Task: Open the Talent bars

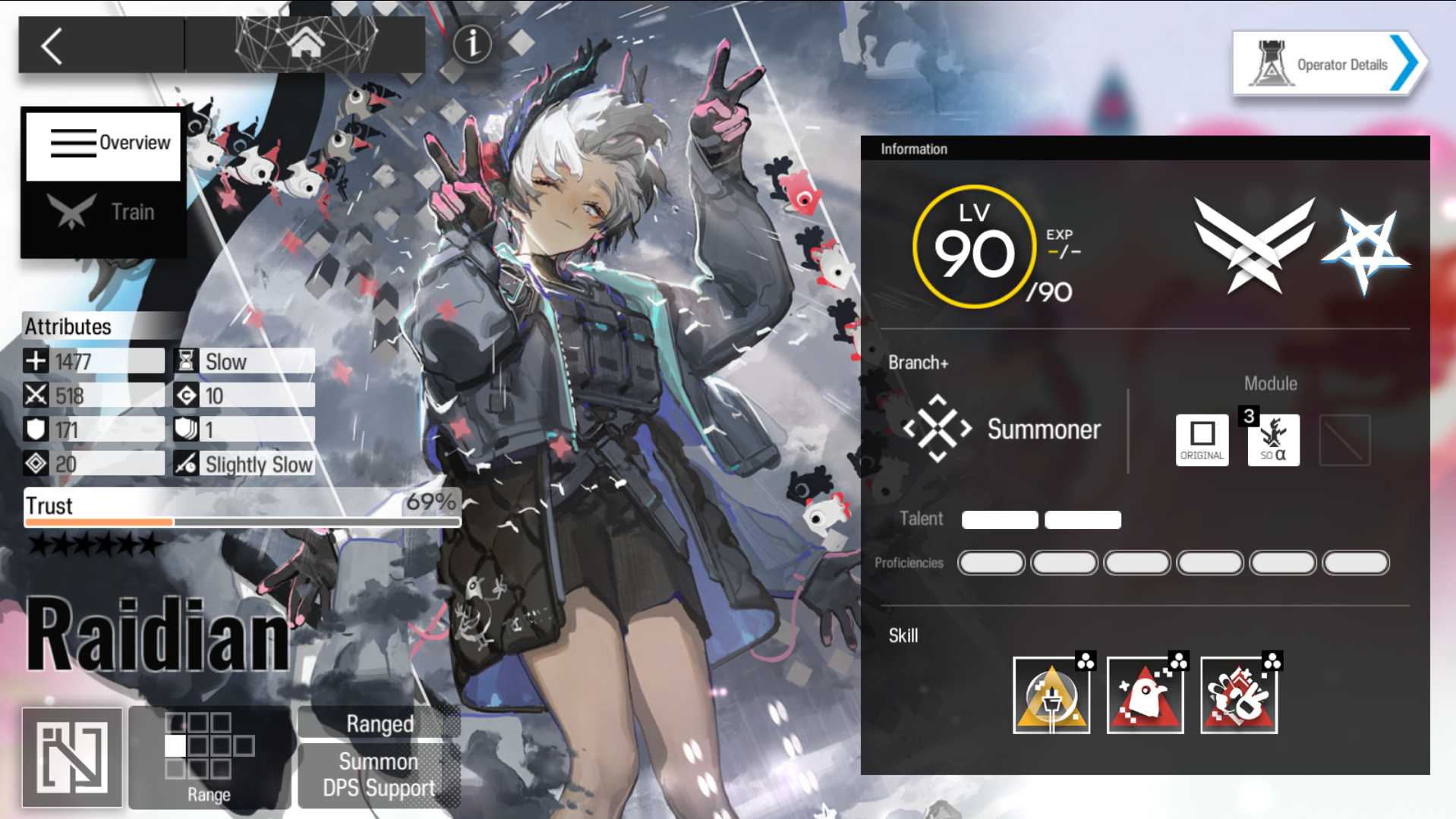Action: 1041,520
